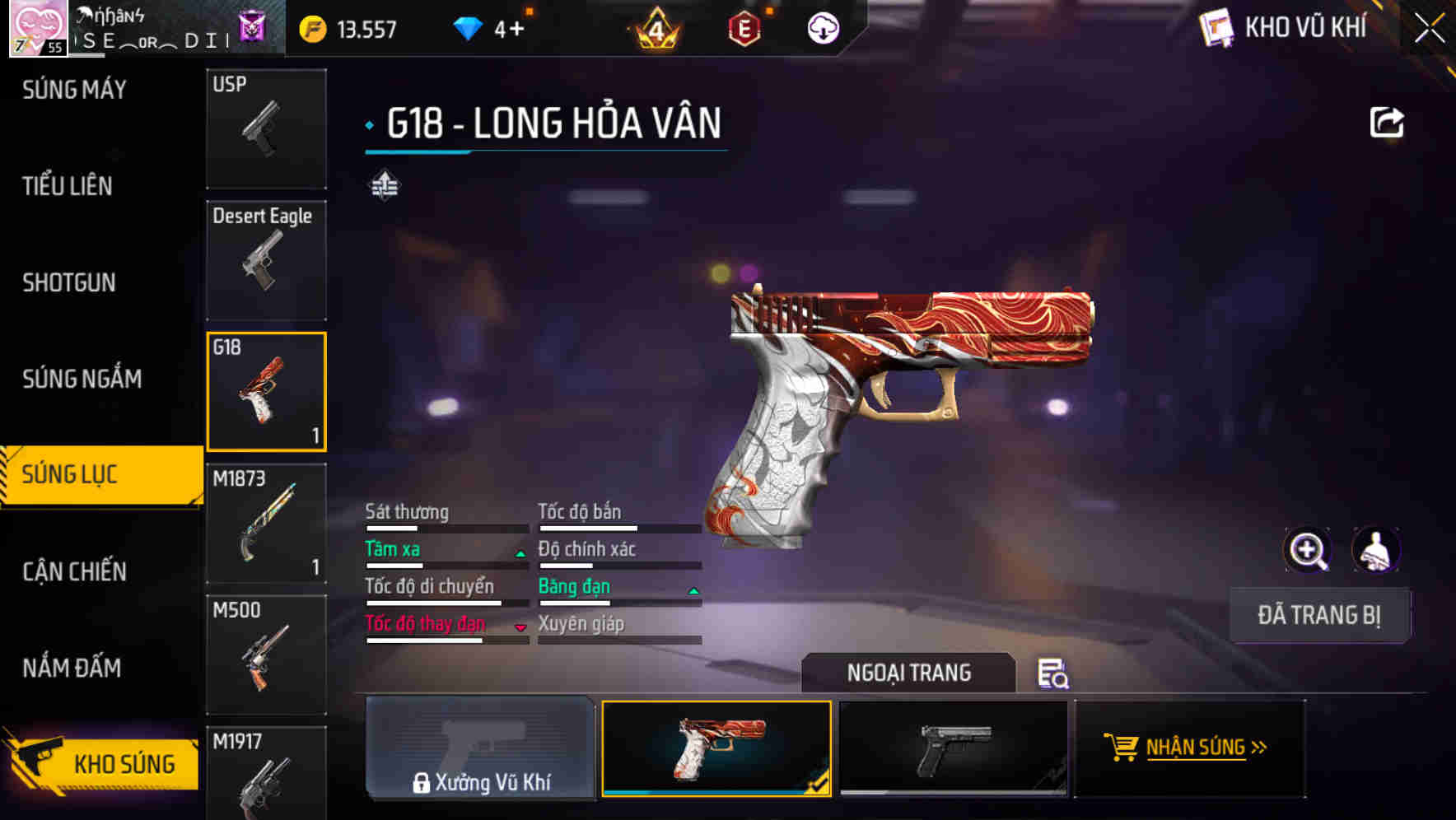Viewport: 1456px width, 820px height.
Task: Zoom in with the magnifier button
Action: coord(1308,550)
